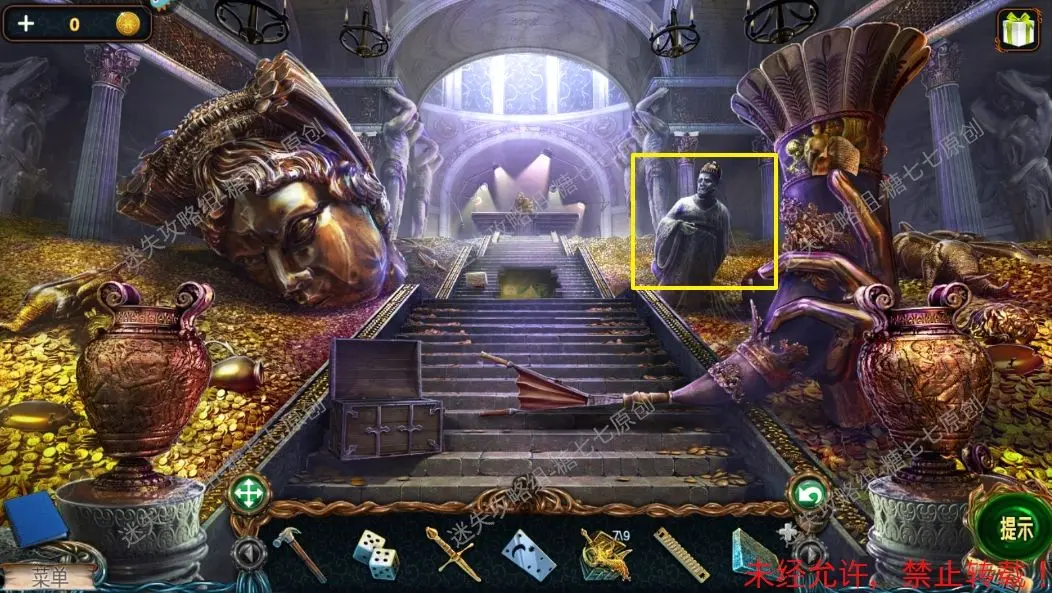Open the 菜单 menu
The image size is (1052, 593).
[x=48, y=576]
